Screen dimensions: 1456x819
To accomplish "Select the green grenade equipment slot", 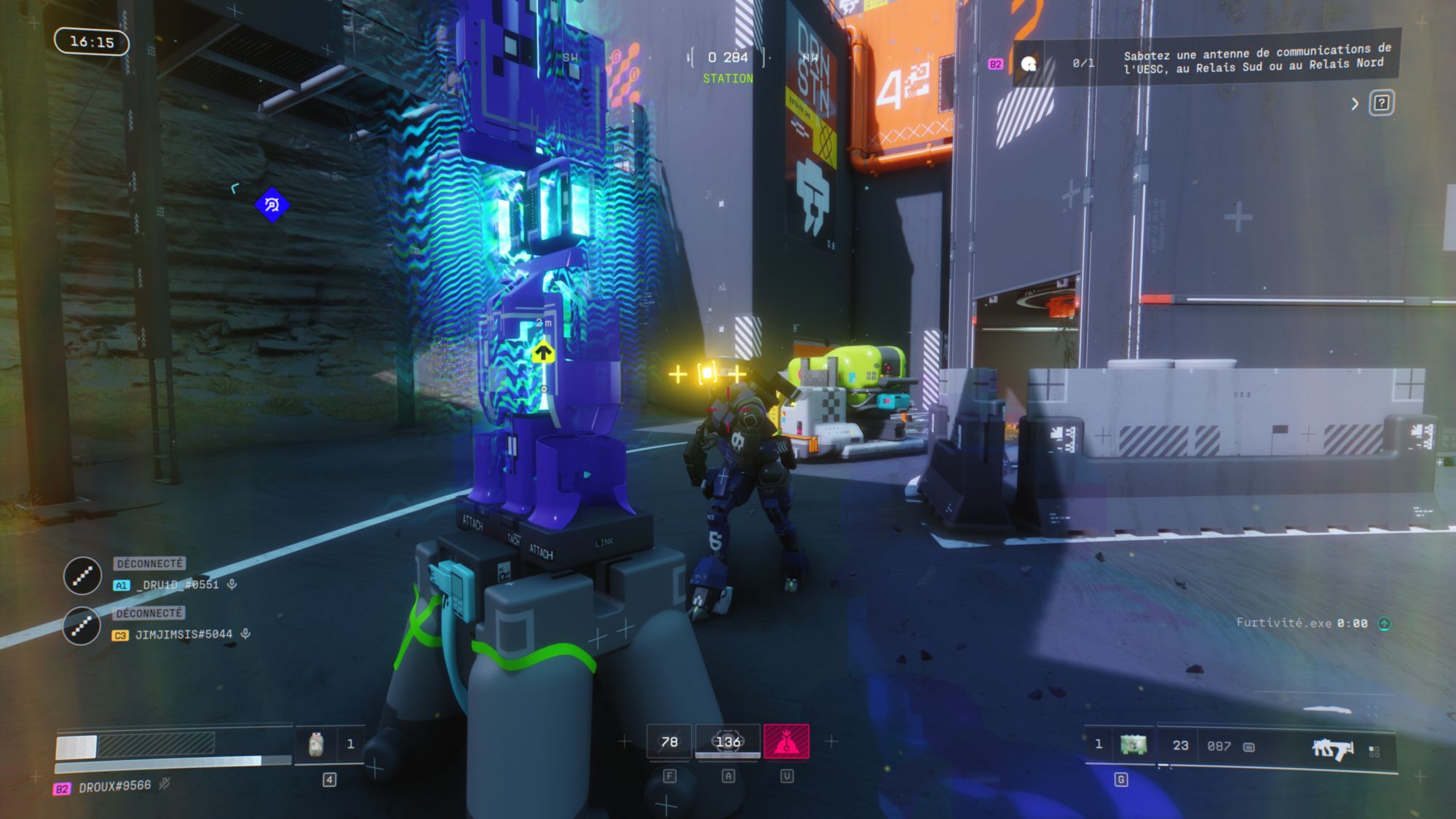I will (1133, 745).
